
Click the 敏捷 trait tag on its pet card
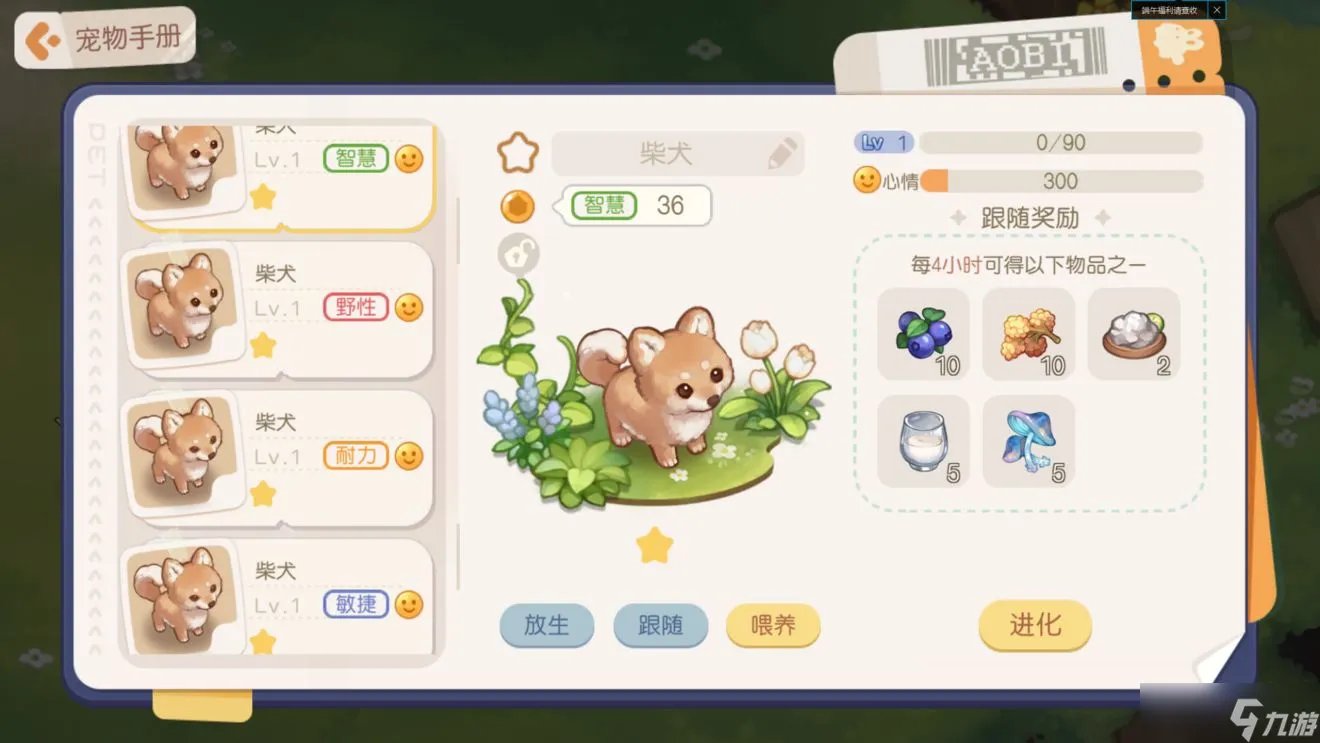[358, 604]
